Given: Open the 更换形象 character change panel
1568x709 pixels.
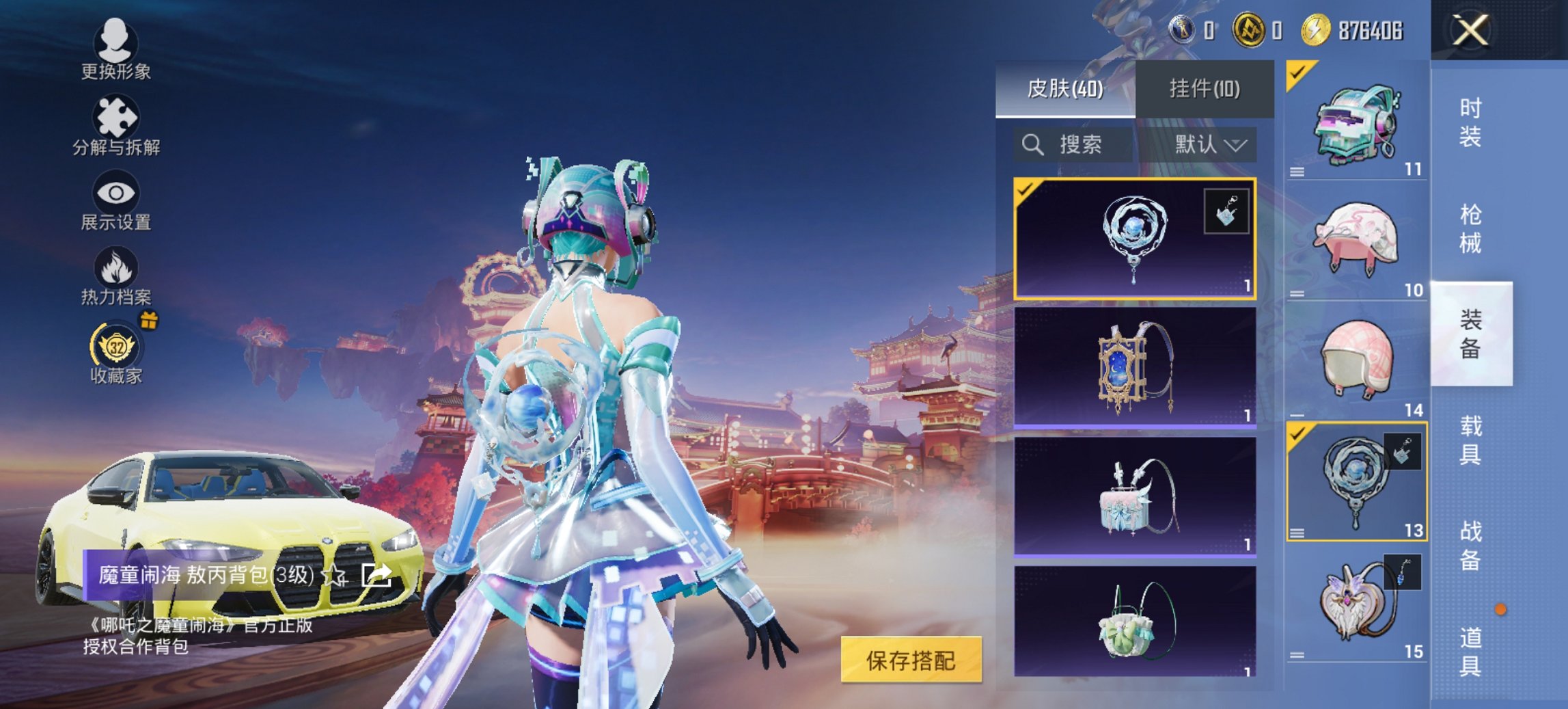Looking at the screenshot, I should point(116,46).
